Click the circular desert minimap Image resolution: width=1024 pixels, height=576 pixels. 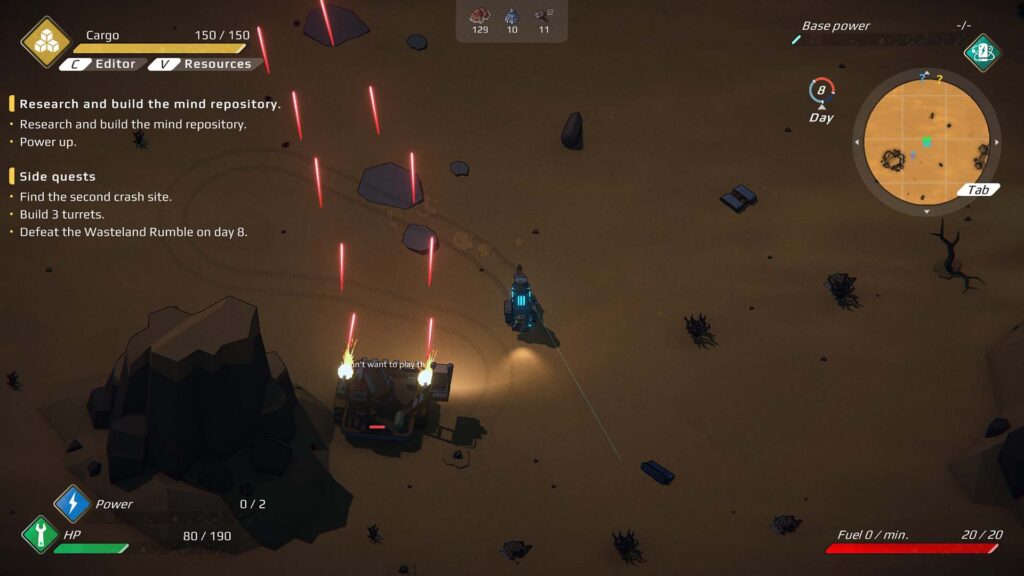pos(926,141)
